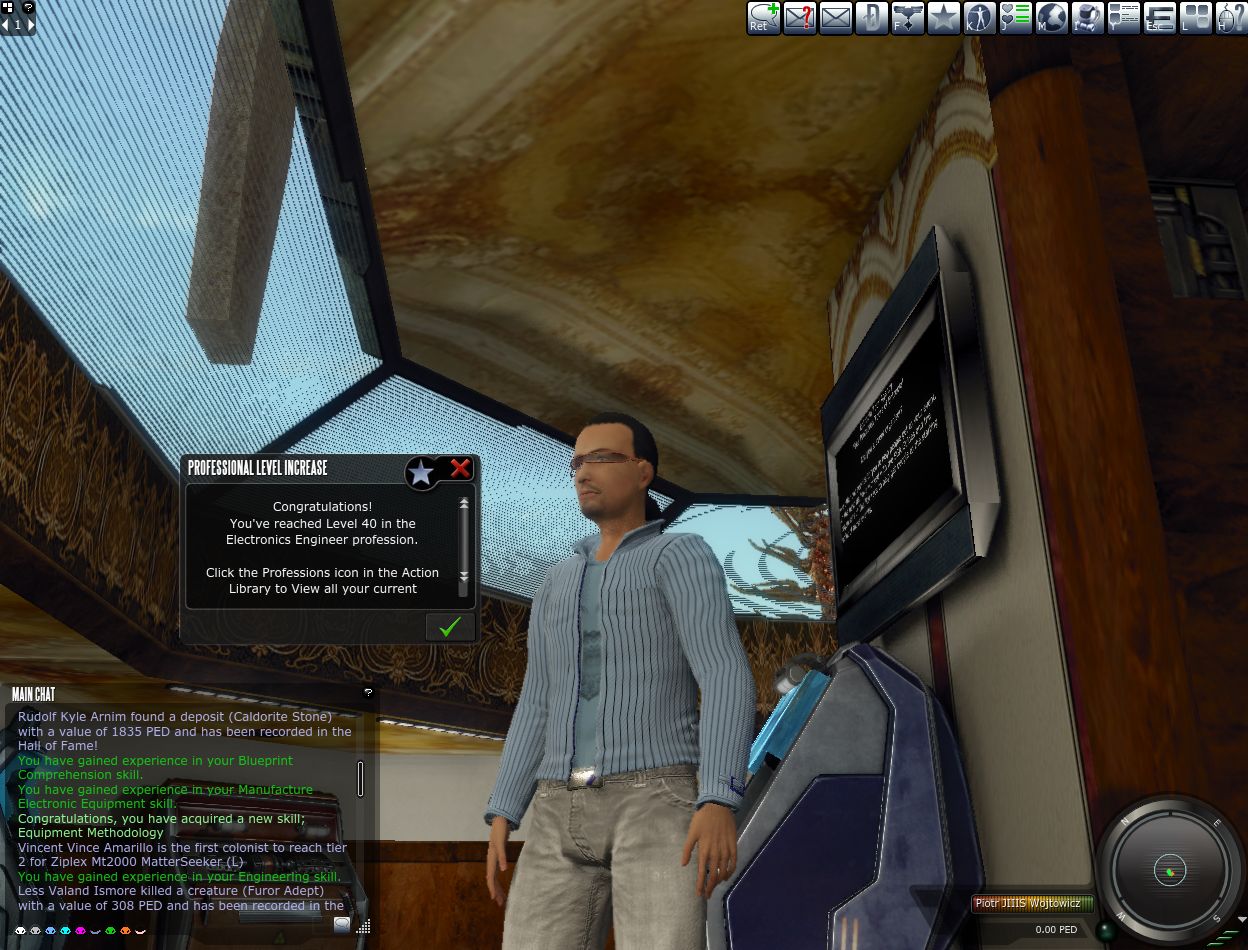Open the mouse help icon
The height and width of the screenshot is (950, 1248).
pos(1230,18)
